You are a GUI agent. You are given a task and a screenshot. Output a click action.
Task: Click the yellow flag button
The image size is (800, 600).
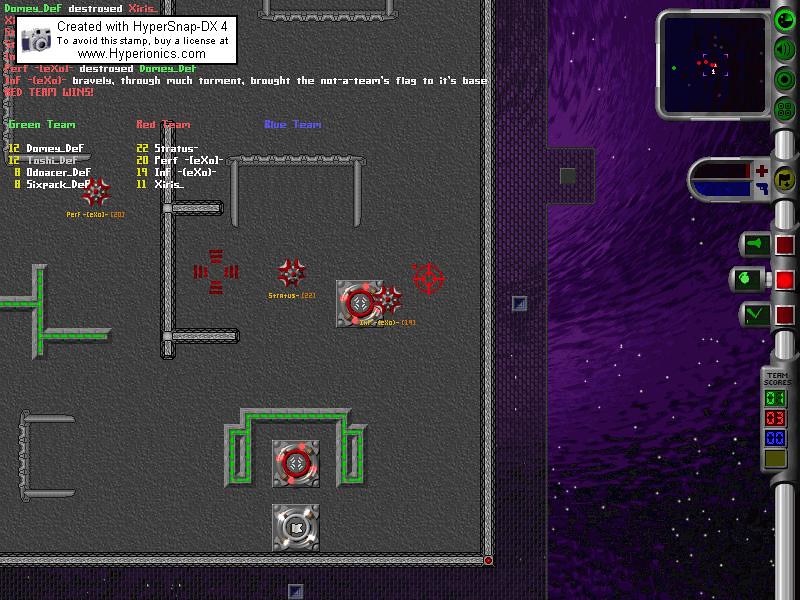click(785, 179)
